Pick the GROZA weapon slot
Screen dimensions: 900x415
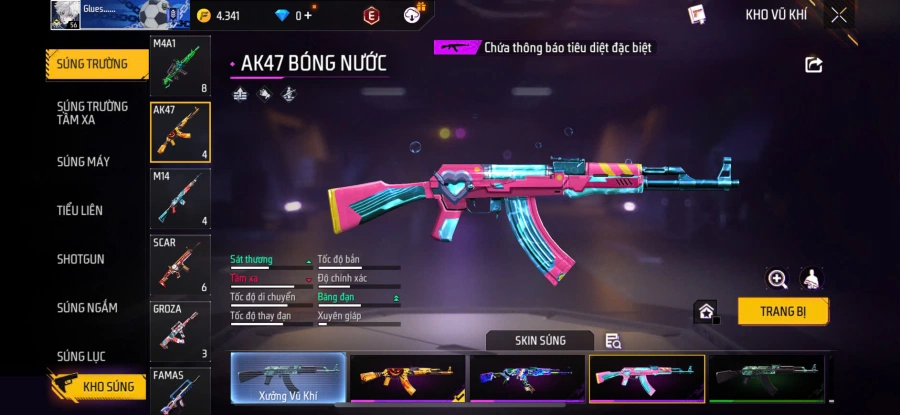coord(180,330)
